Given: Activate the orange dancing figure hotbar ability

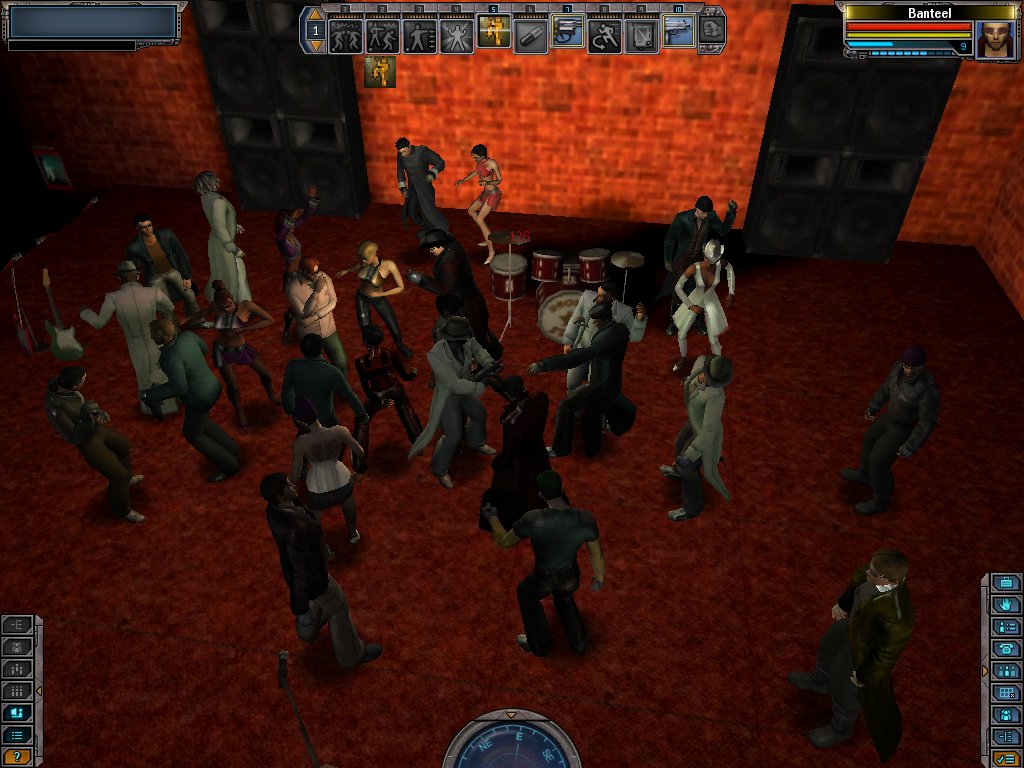Looking at the screenshot, I should pyautogui.click(x=493, y=33).
